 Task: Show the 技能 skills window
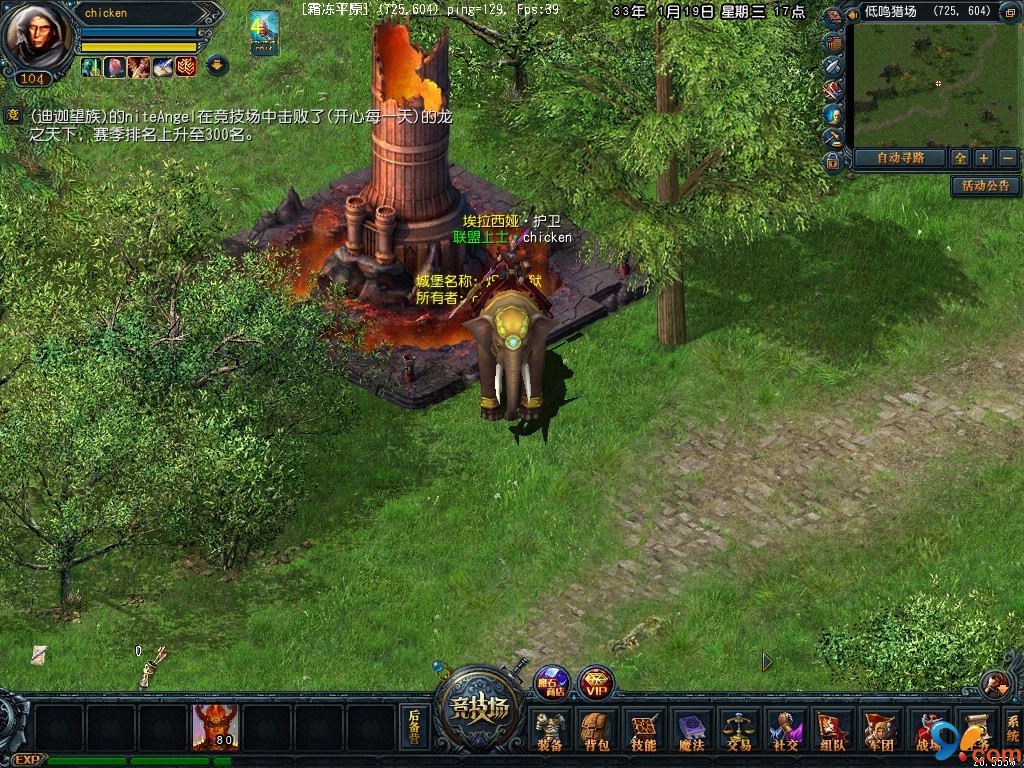click(643, 731)
